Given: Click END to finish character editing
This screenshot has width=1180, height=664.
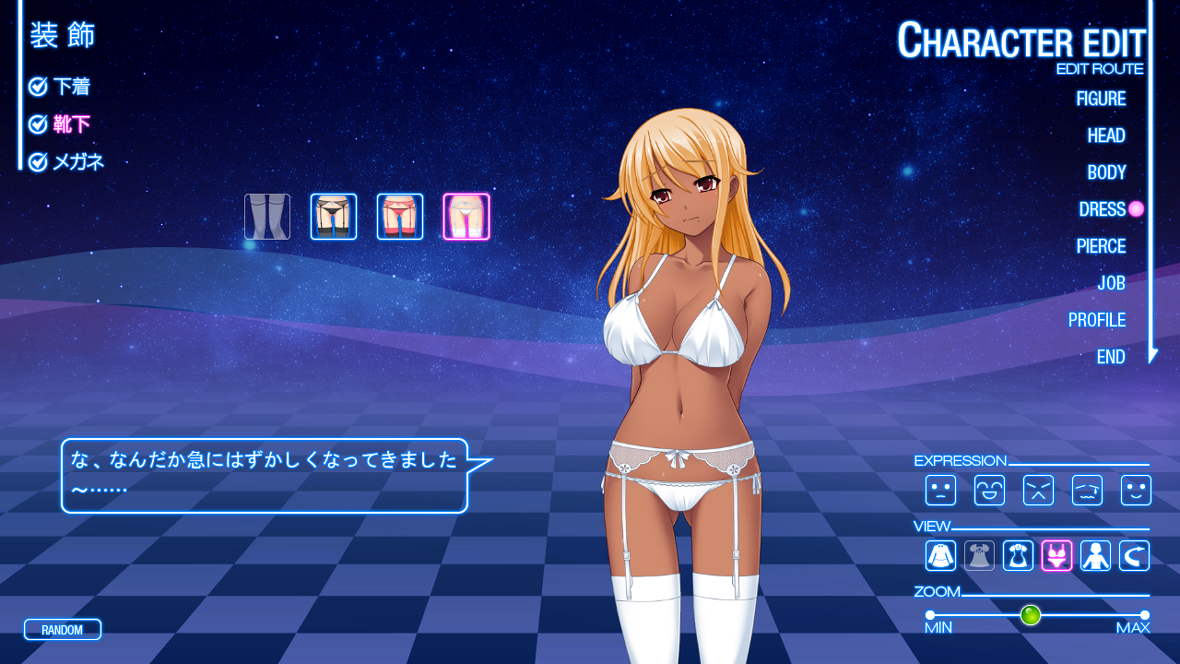Looking at the screenshot, I should click(x=1110, y=357).
